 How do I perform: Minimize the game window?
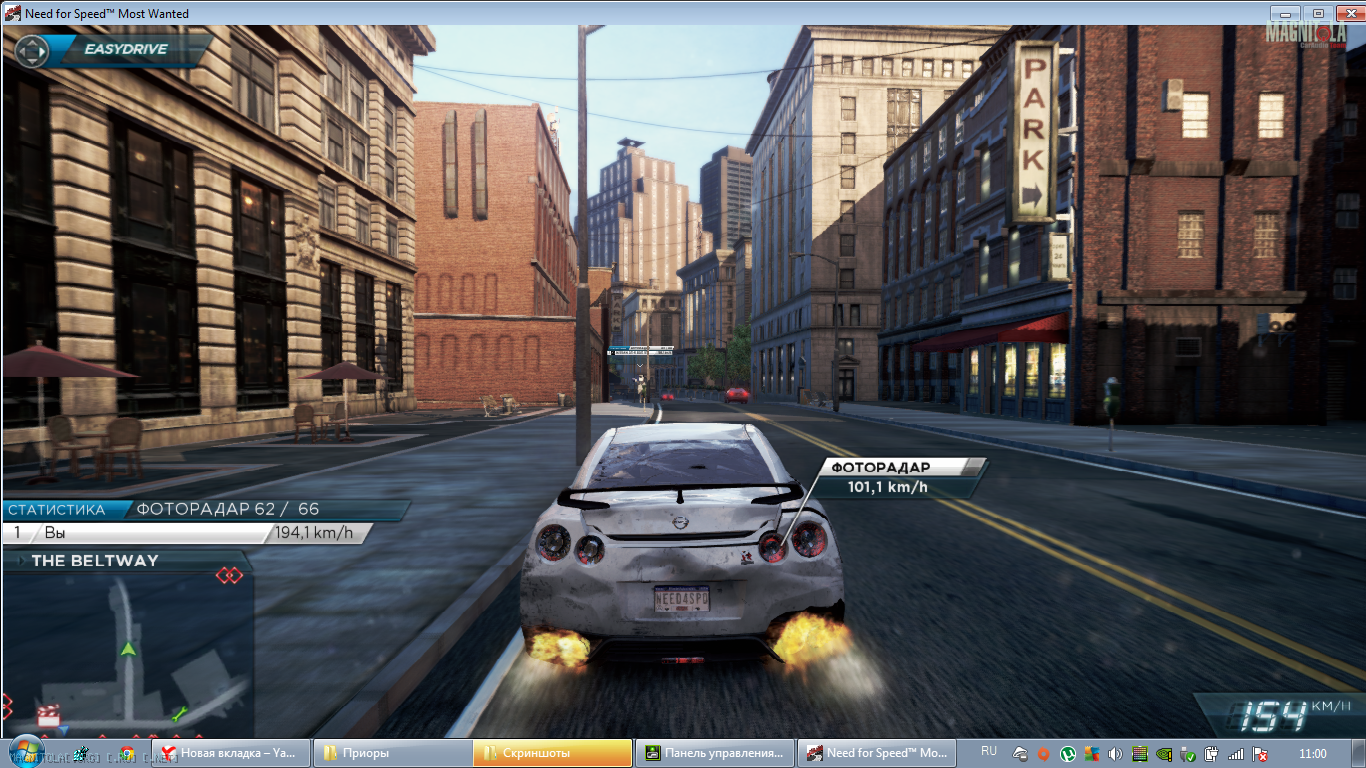click(1286, 13)
